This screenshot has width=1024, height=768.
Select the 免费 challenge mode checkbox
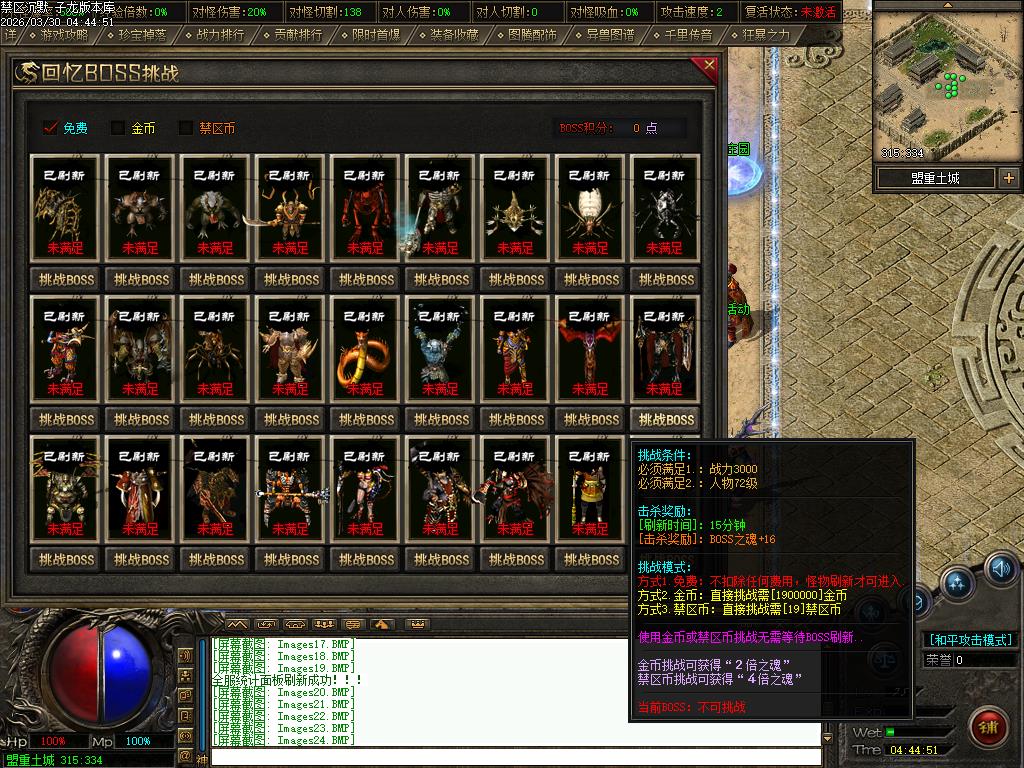[x=51, y=128]
